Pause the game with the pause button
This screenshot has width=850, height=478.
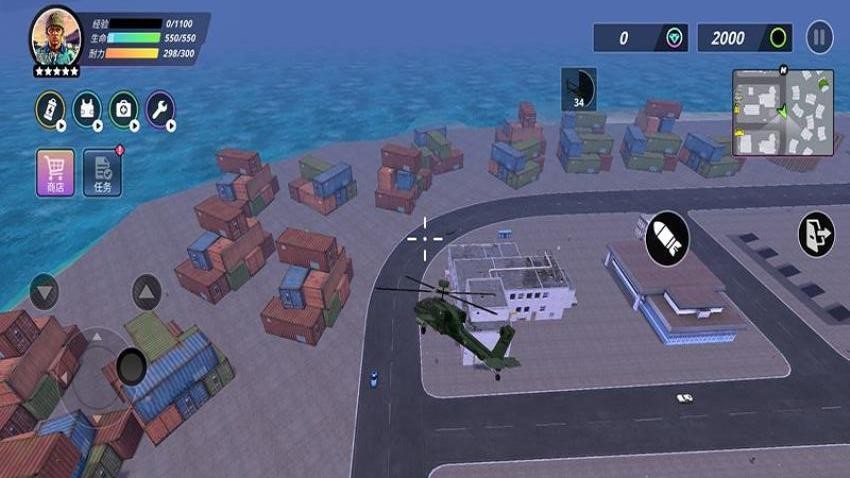pyautogui.click(x=819, y=38)
